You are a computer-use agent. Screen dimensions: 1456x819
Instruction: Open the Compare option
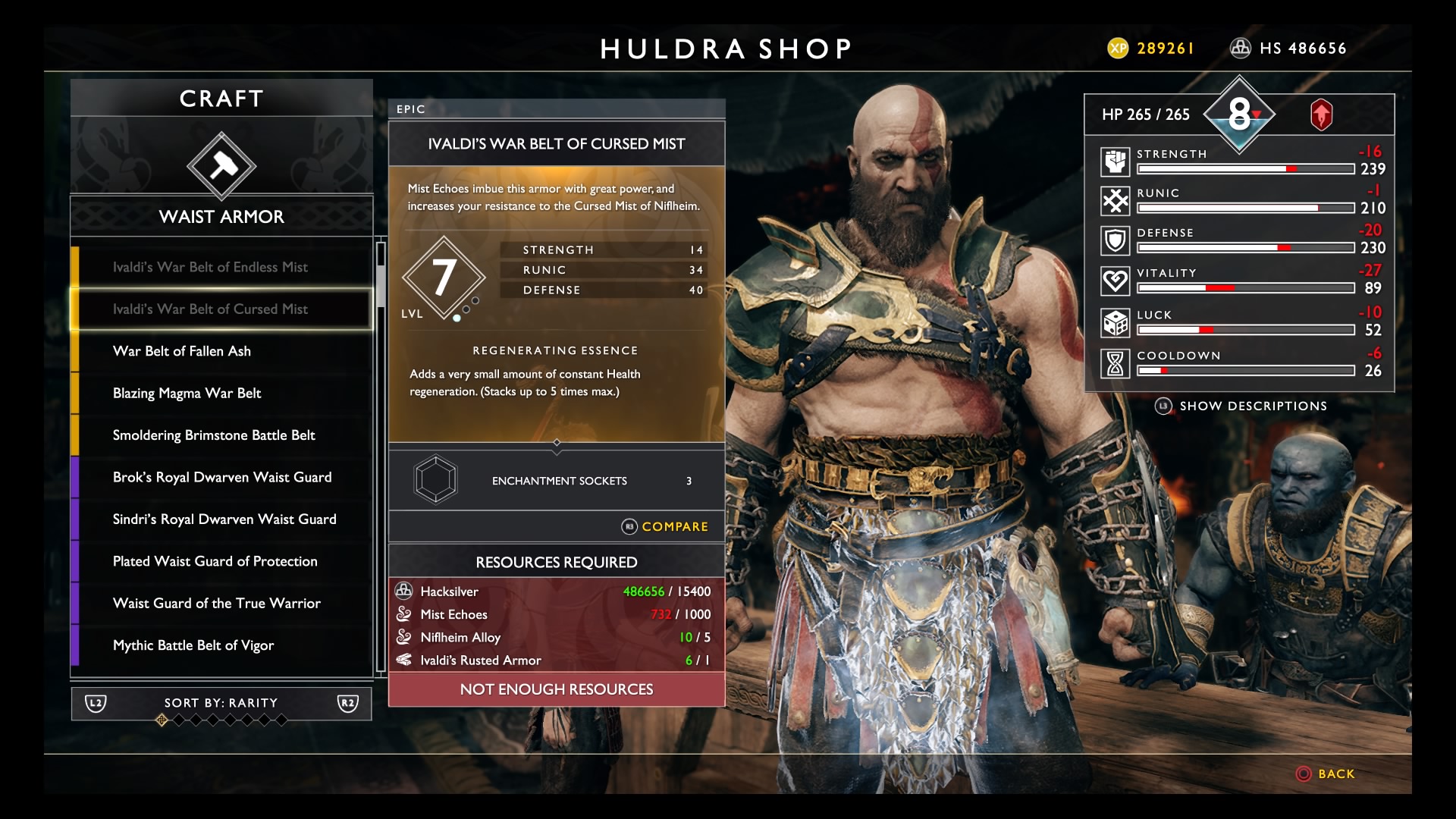[x=665, y=526]
